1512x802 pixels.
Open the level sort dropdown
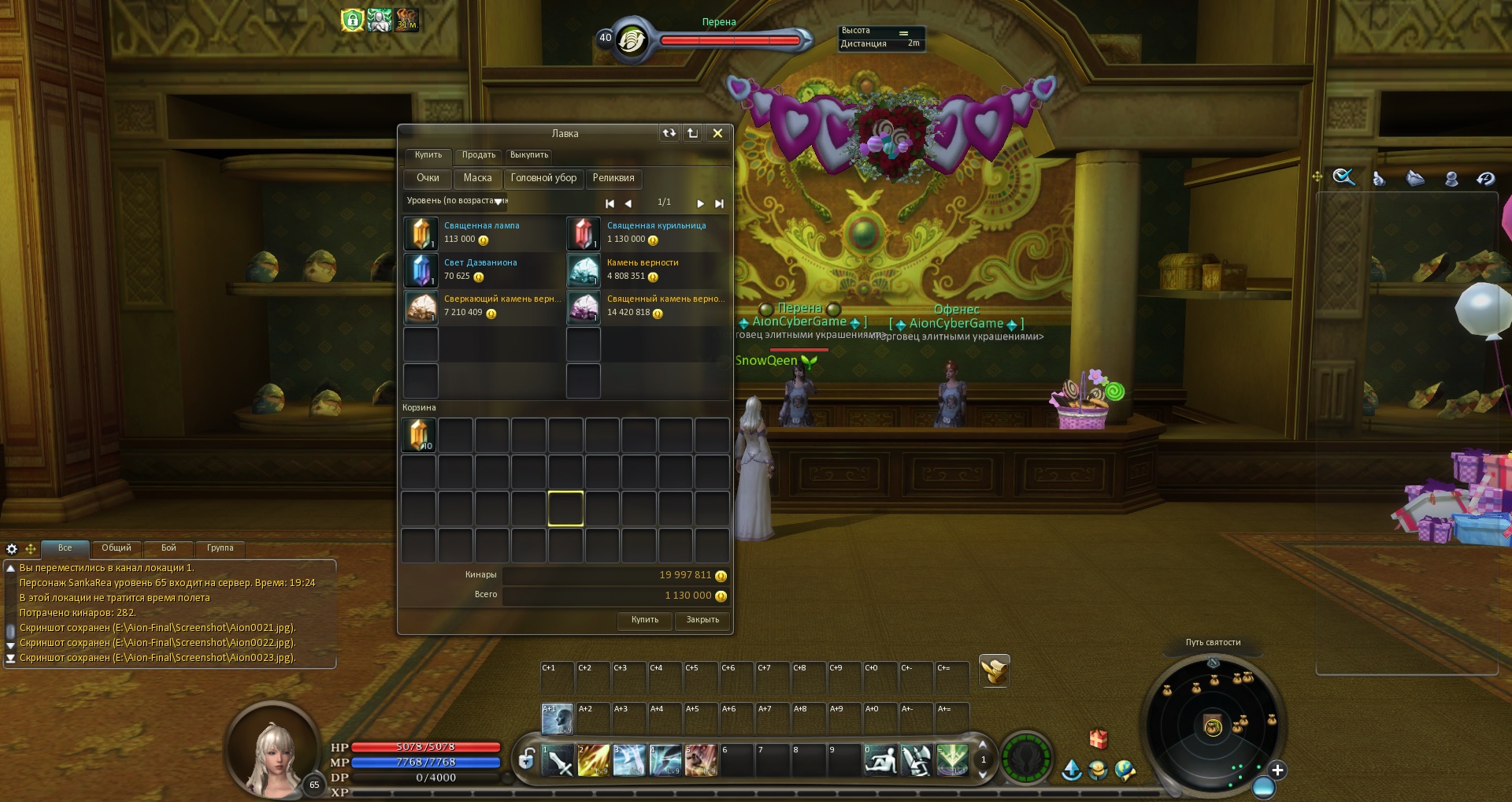coord(498,202)
